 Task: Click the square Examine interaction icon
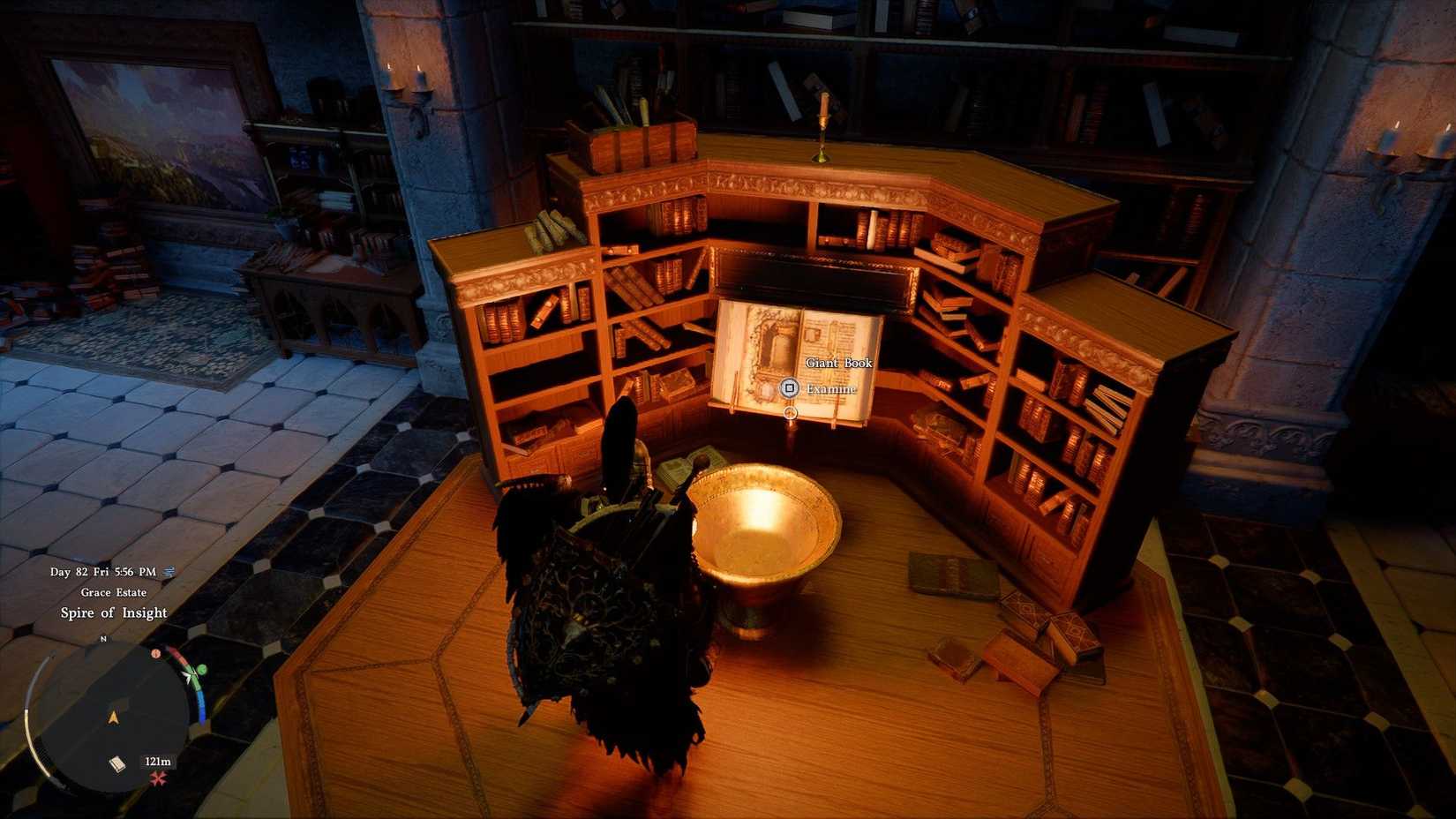coord(790,387)
